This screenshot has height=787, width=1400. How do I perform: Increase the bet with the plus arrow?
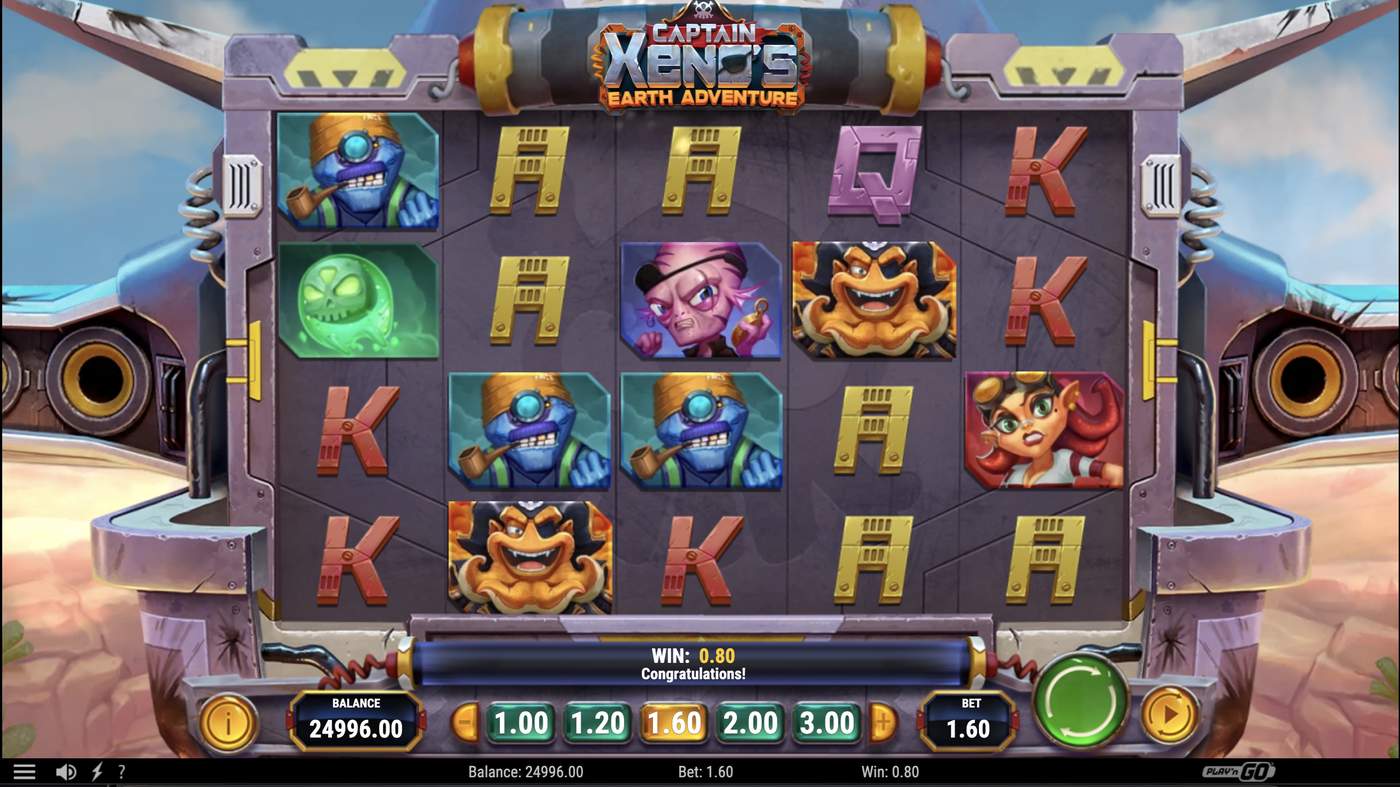(x=883, y=721)
